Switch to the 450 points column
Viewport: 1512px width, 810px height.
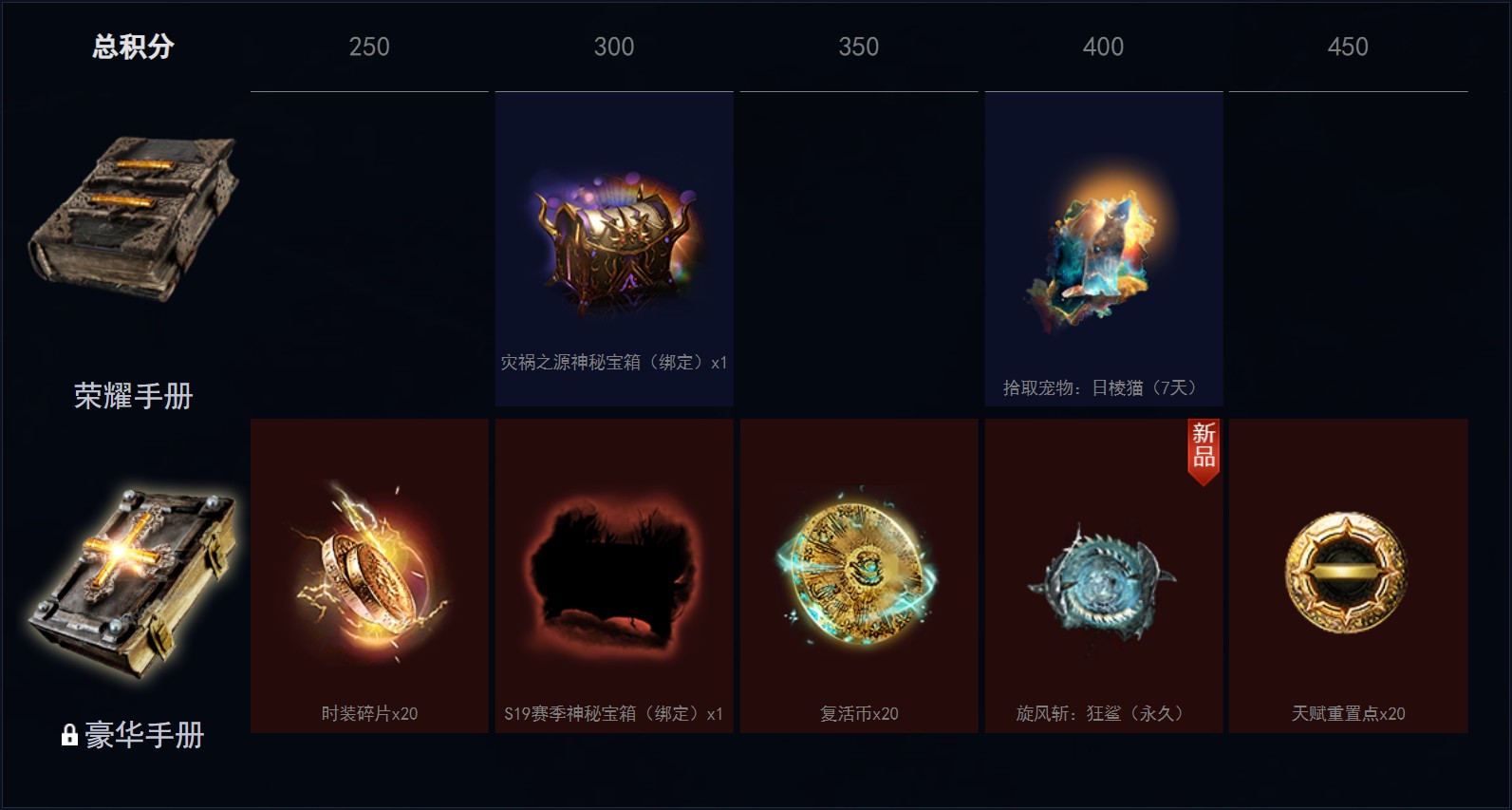click(x=1347, y=46)
